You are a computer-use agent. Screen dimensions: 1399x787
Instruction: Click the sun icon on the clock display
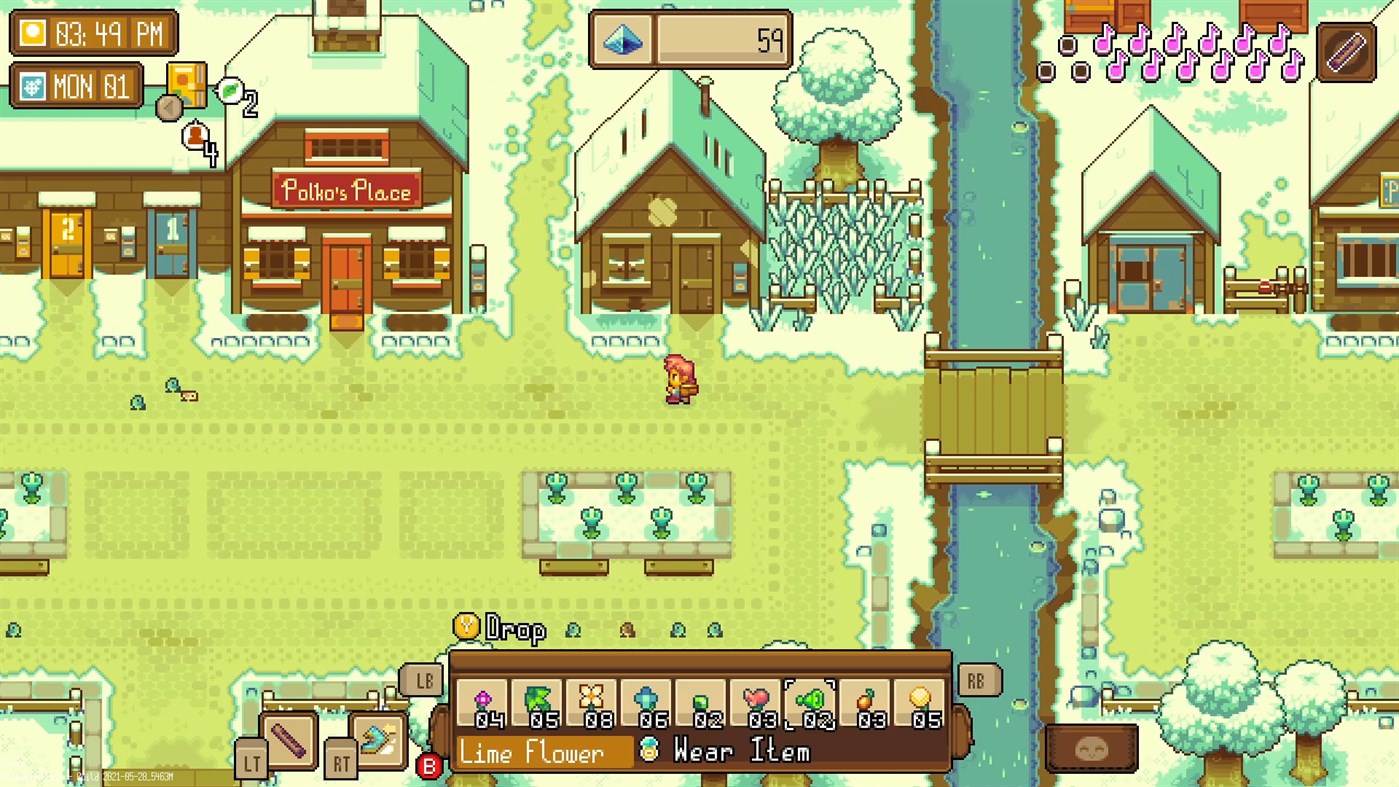coord(32,32)
